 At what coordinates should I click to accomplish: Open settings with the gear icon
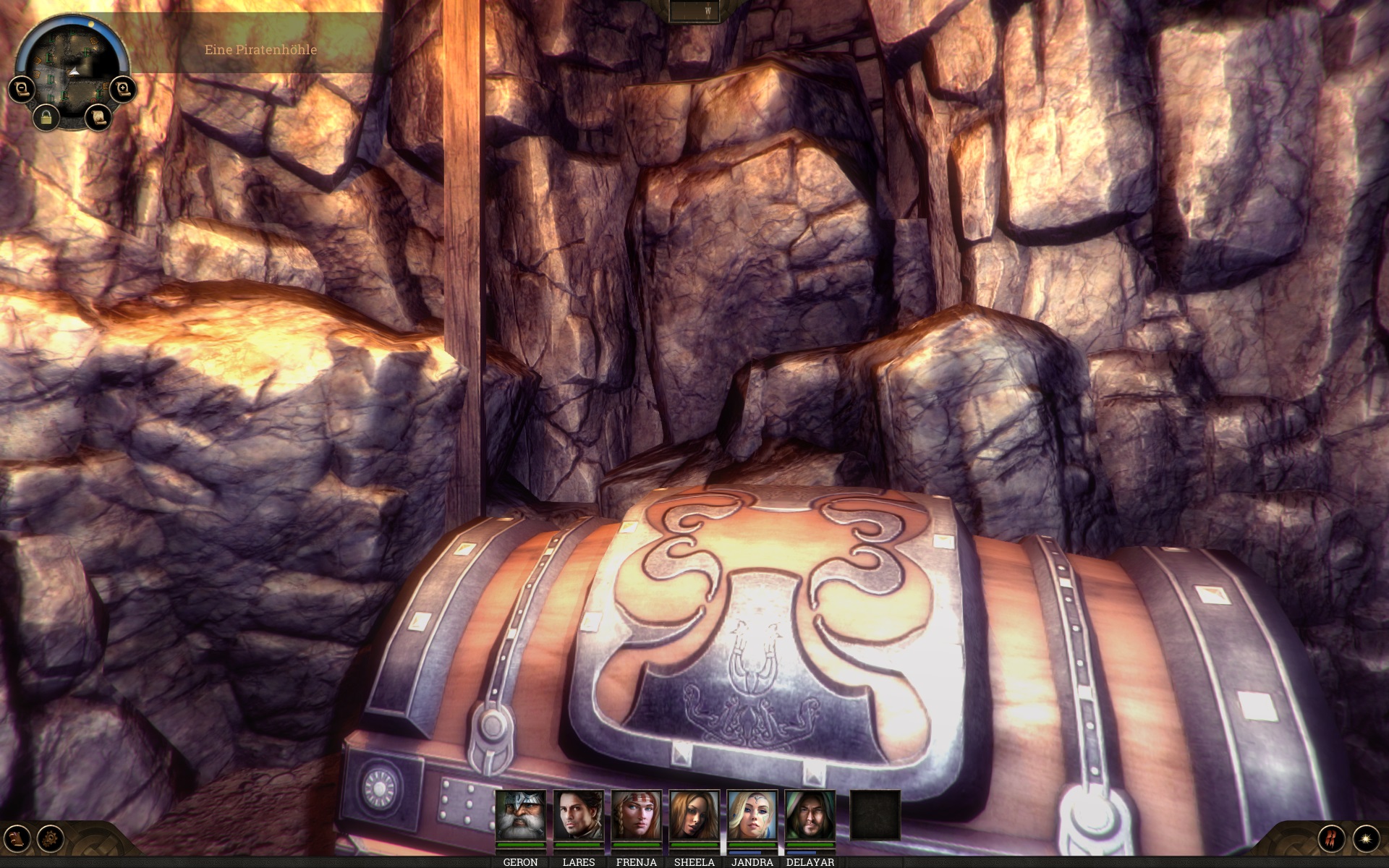[51, 839]
